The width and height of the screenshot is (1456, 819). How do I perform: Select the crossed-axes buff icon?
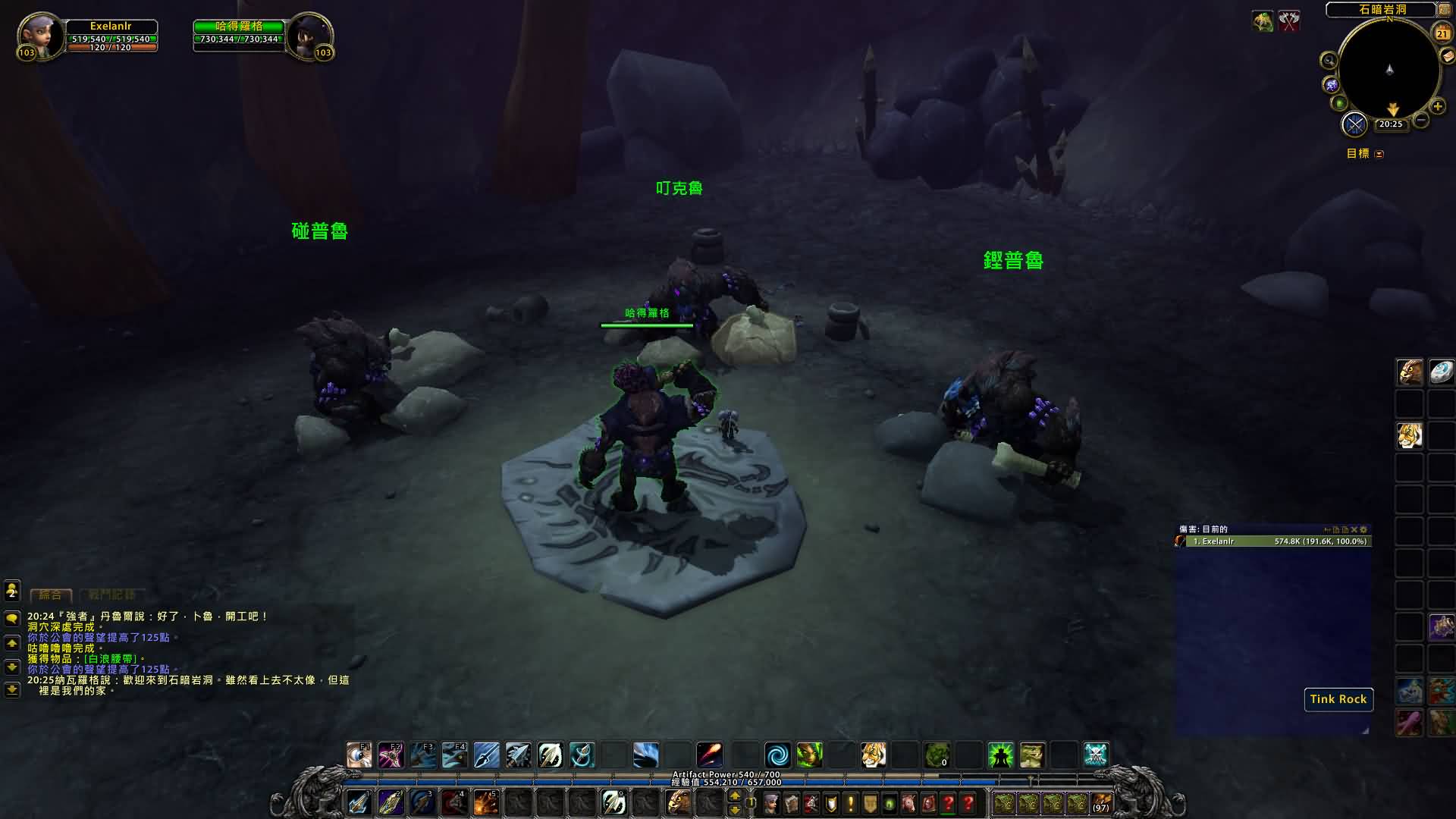[1289, 20]
